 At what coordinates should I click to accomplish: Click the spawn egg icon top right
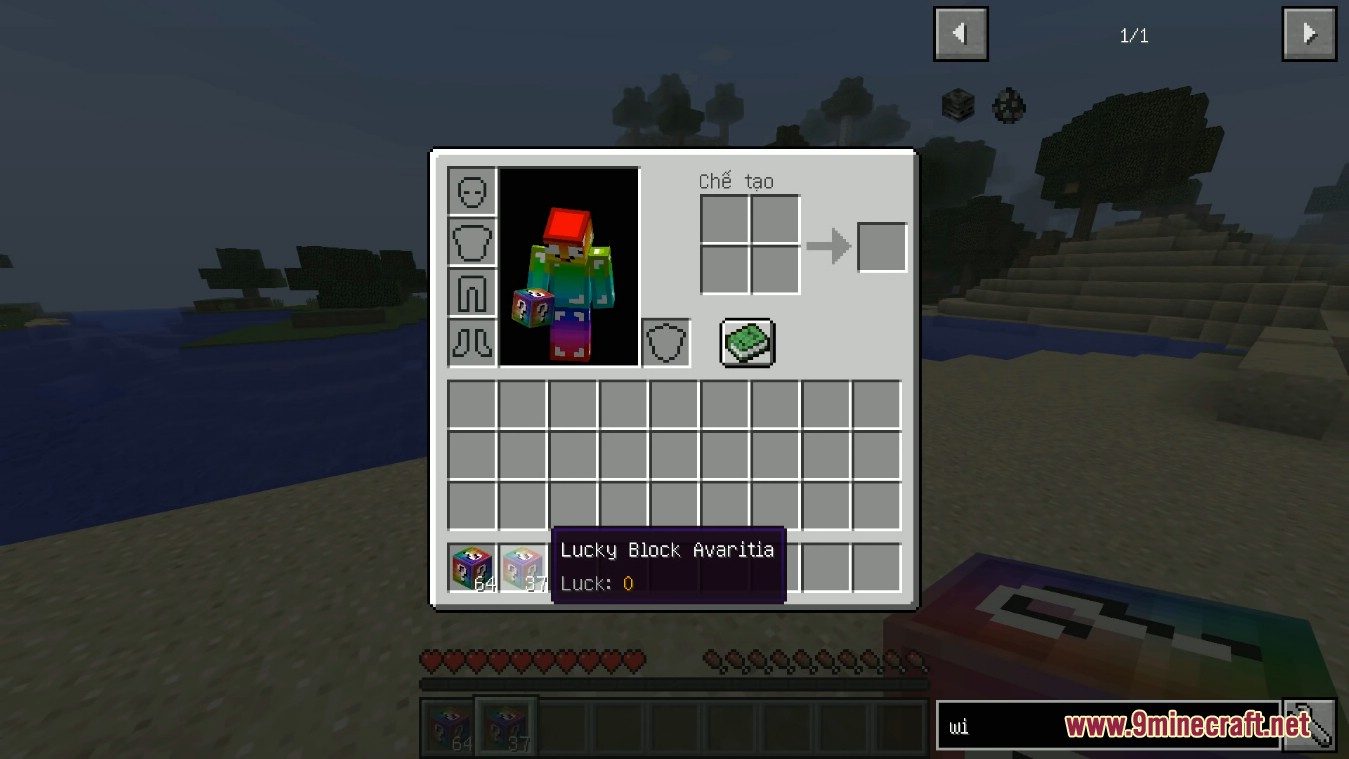pos(1007,106)
